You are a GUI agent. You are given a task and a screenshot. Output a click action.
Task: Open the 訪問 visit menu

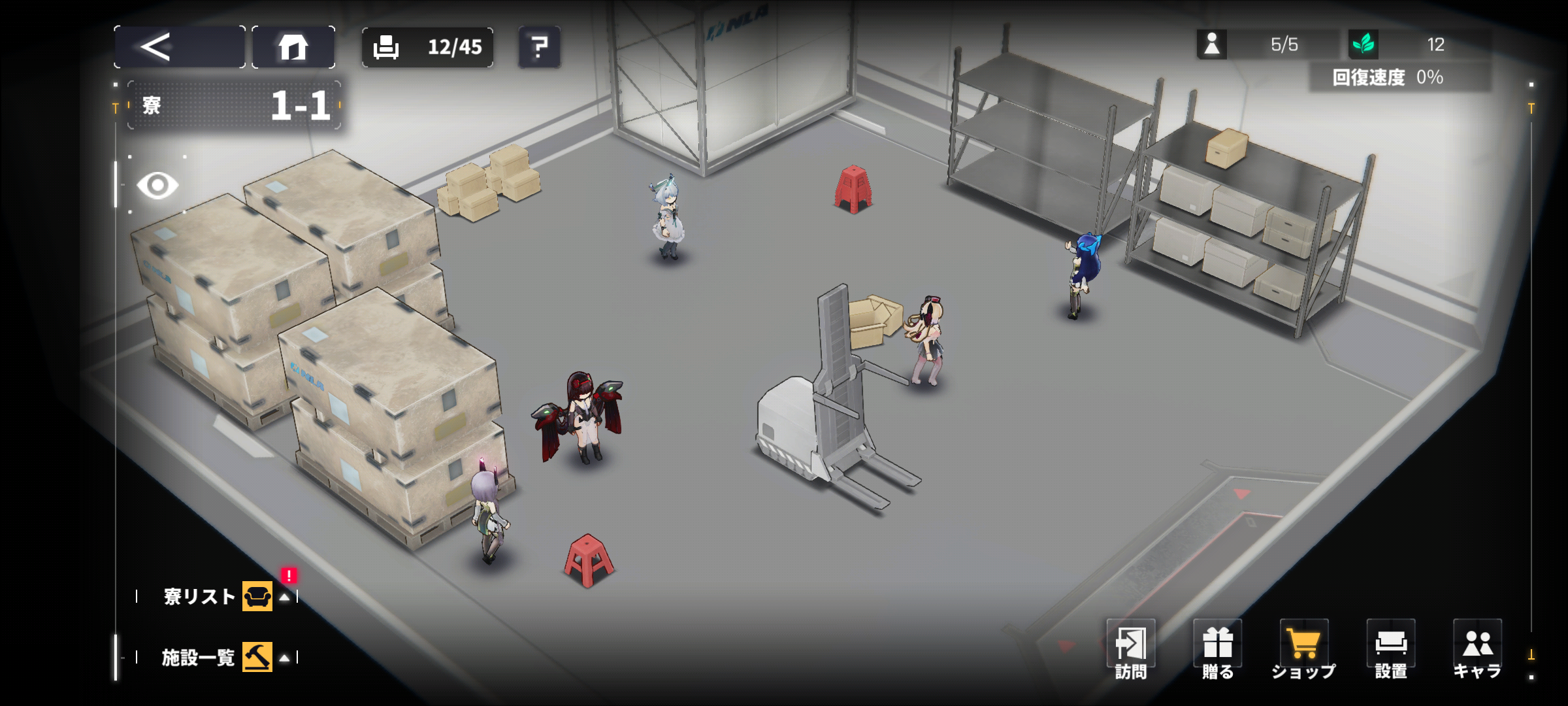pos(1130,650)
